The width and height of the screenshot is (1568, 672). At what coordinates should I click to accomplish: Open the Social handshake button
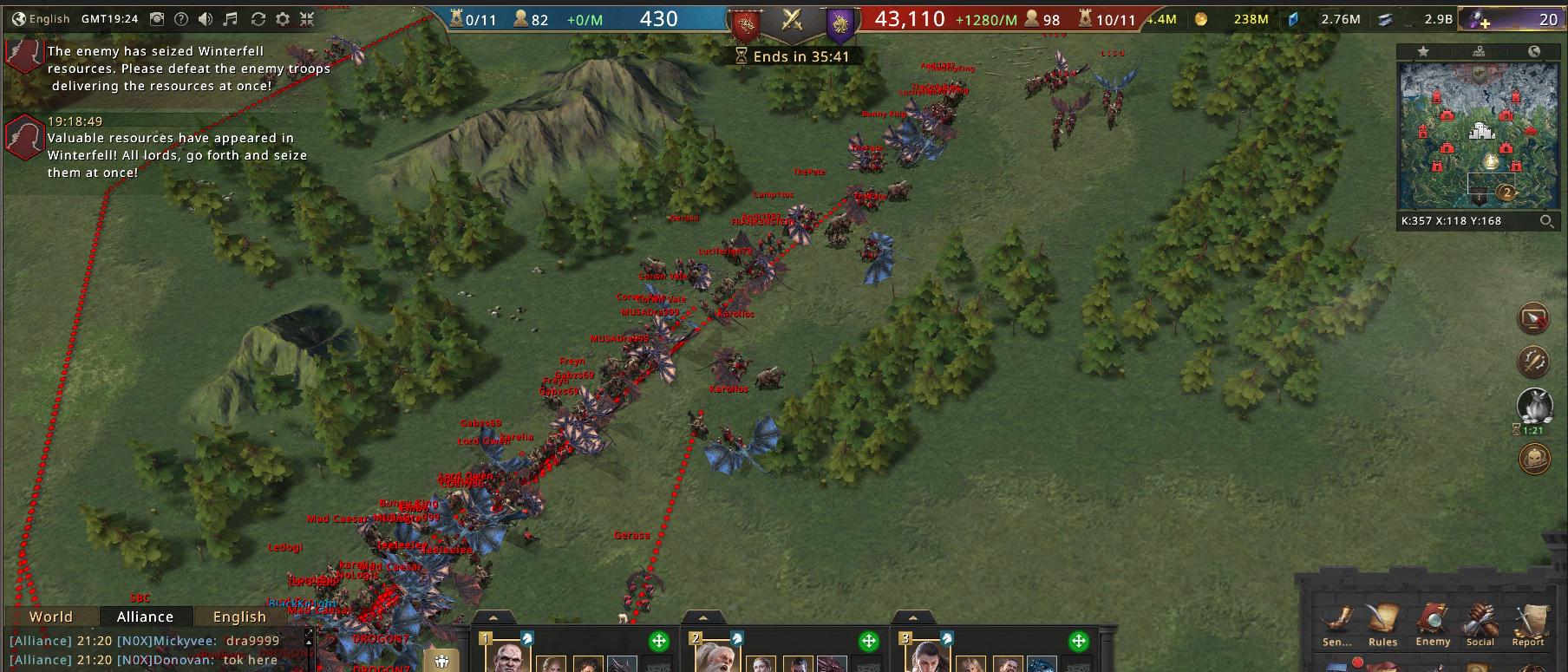(1480, 625)
